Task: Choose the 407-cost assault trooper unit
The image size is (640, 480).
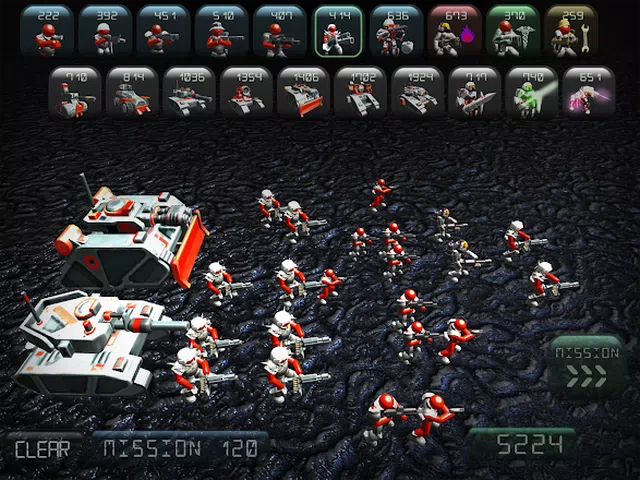Action: (x=280, y=32)
